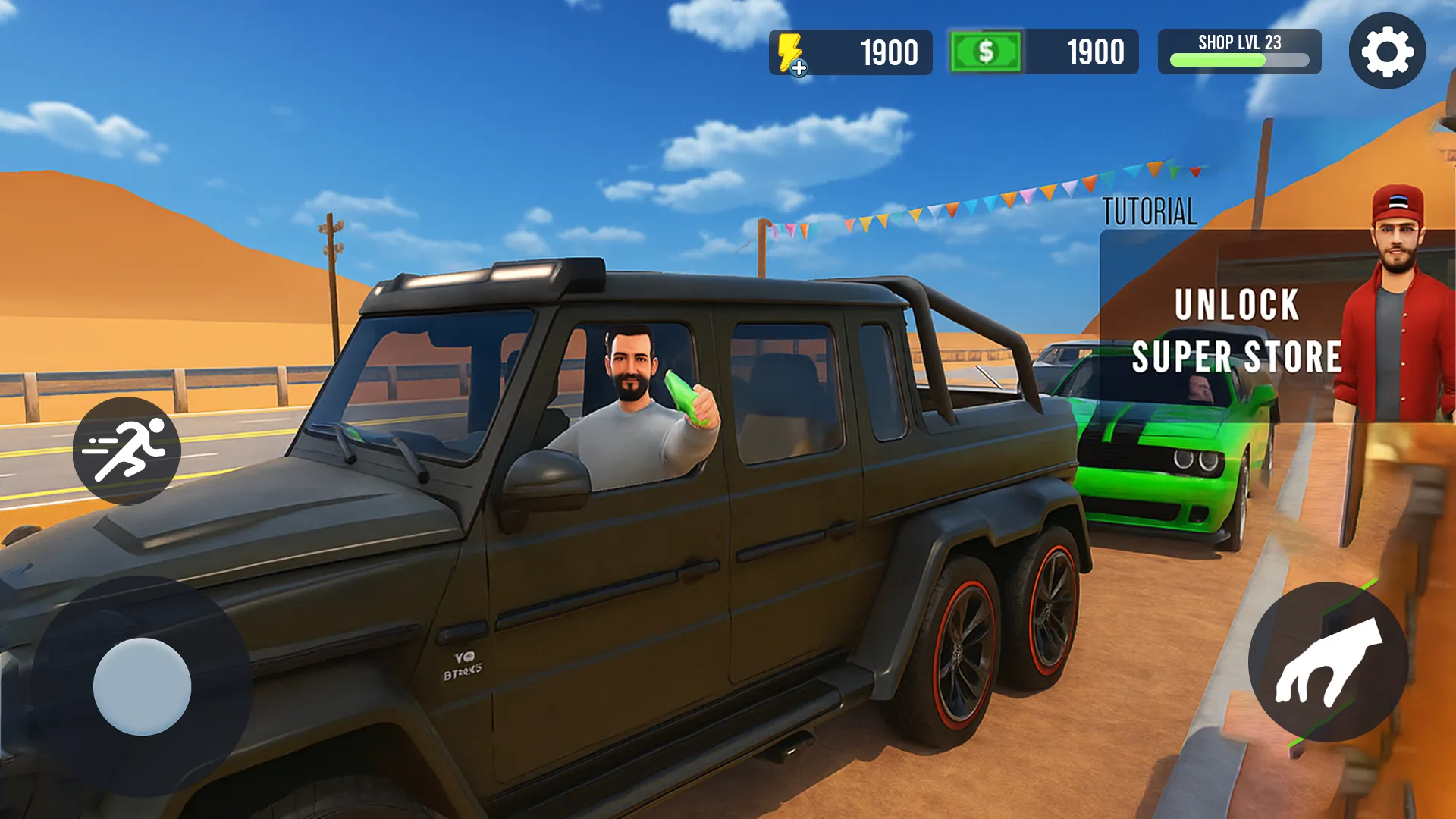Image resolution: width=1456 pixels, height=819 pixels.
Task: Tap the sprint running-man button
Action: coord(127,450)
